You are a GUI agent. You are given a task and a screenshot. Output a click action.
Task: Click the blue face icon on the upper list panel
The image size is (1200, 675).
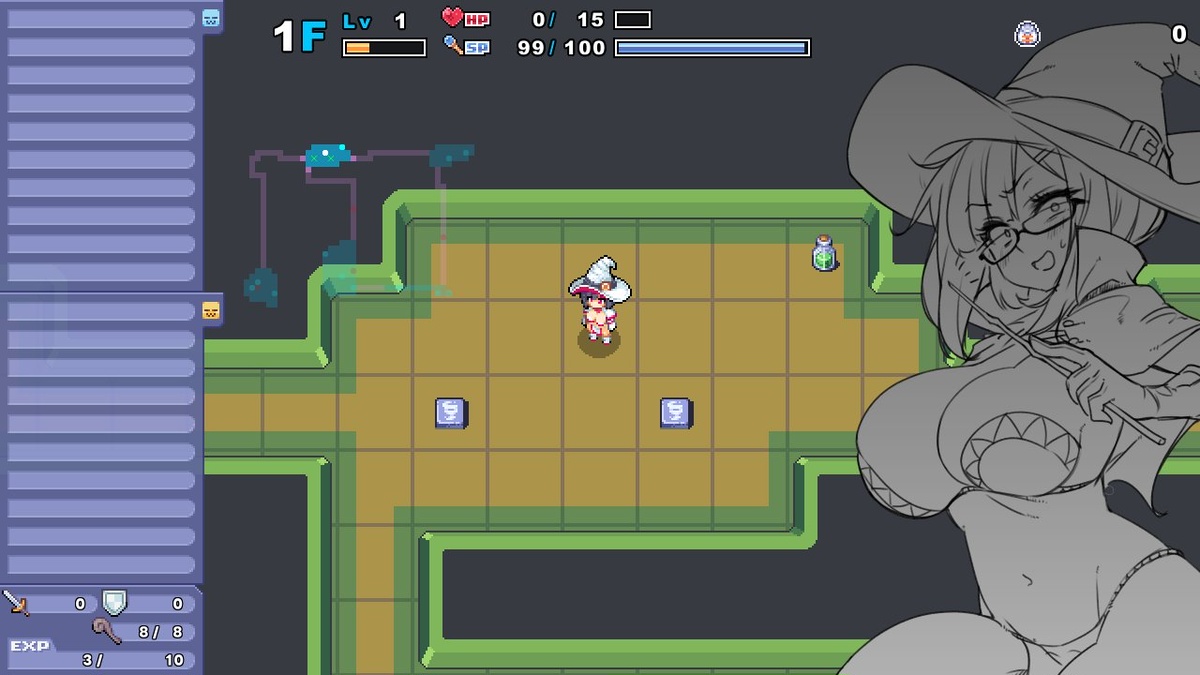[x=211, y=18]
